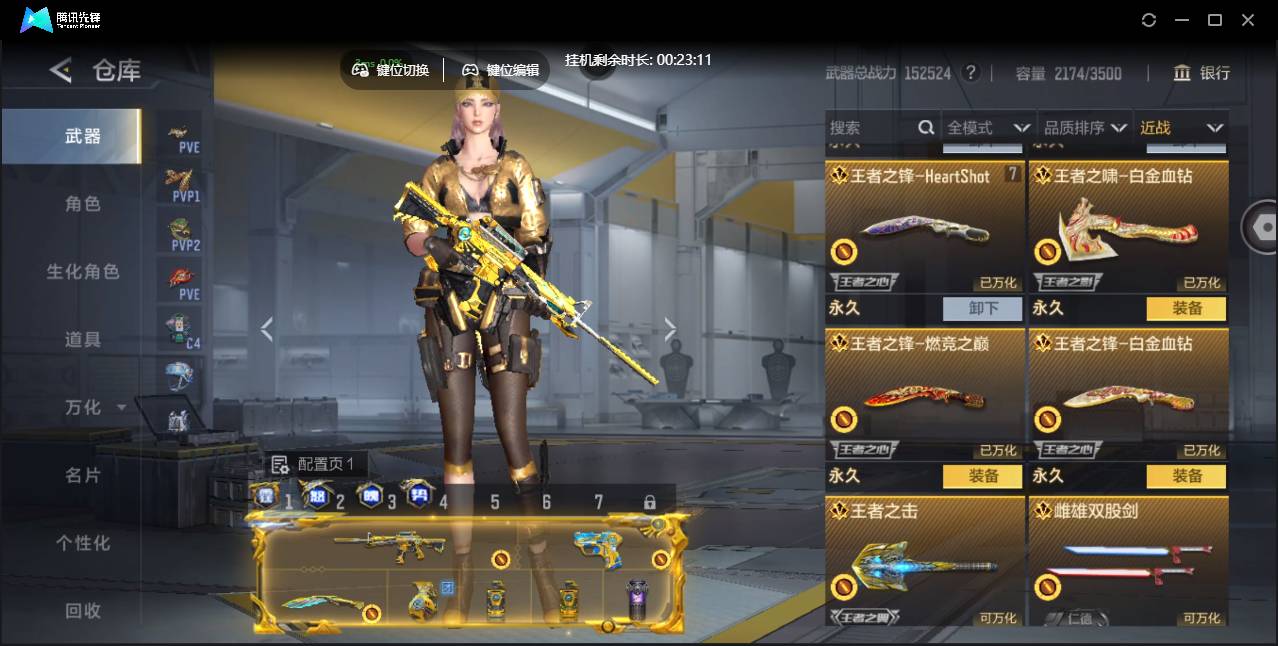Go back from the 仓库 warehouse screen
The width and height of the screenshot is (1278, 646).
(x=61, y=70)
